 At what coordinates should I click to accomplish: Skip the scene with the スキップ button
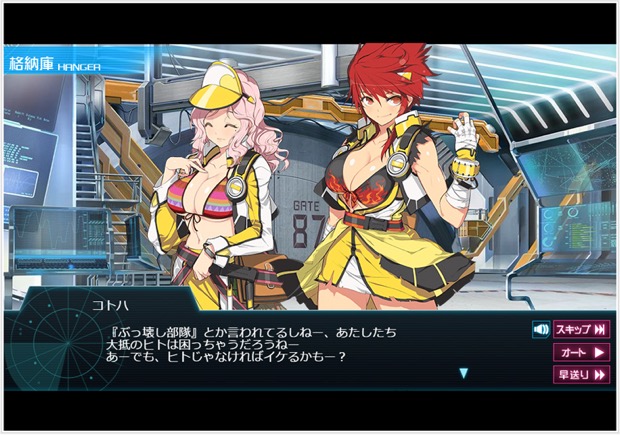click(x=581, y=329)
